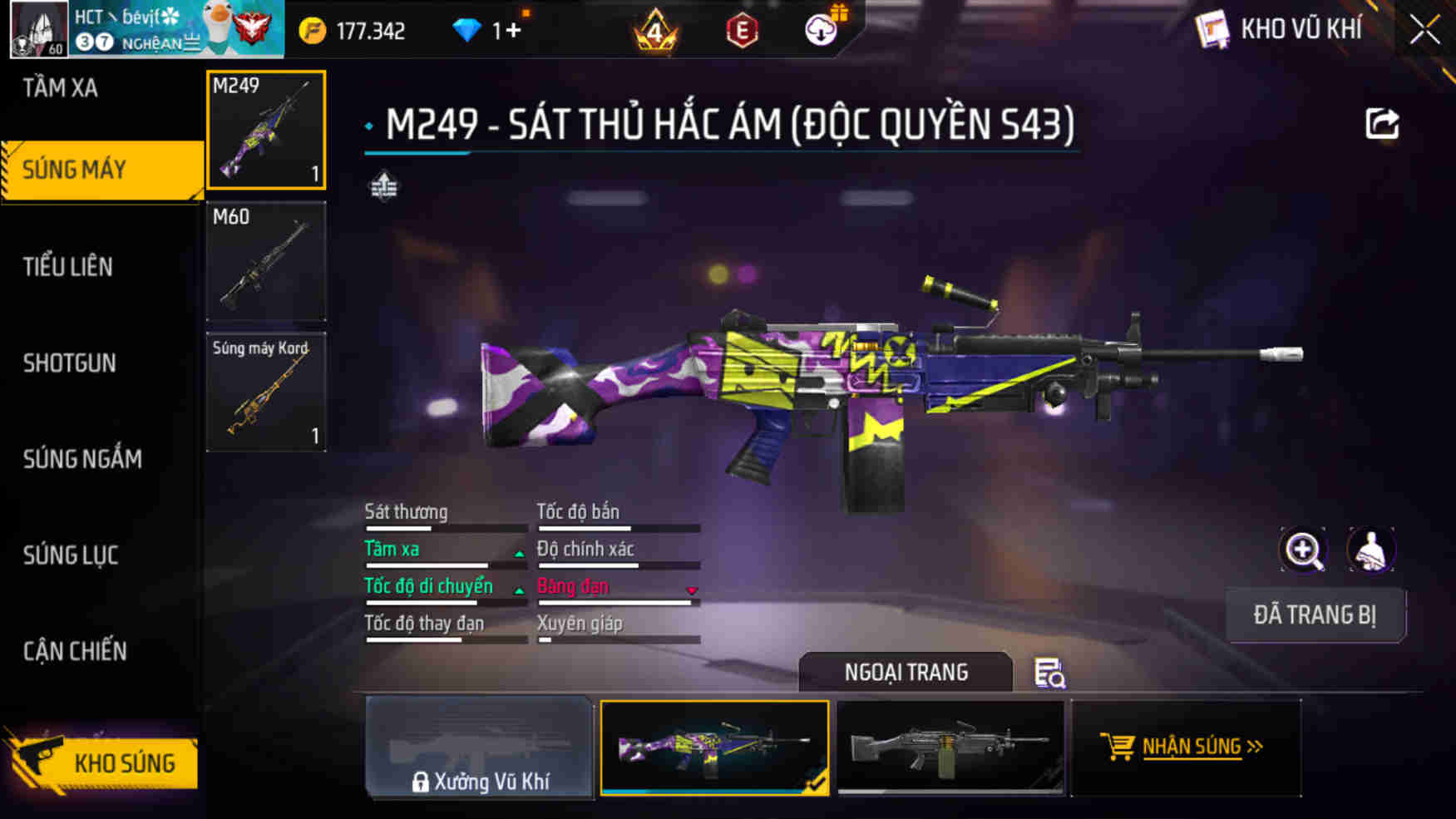Open the NGOẠI TRANG tab
The height and width of the screenshot is (819, 1456).
[906, 672]
